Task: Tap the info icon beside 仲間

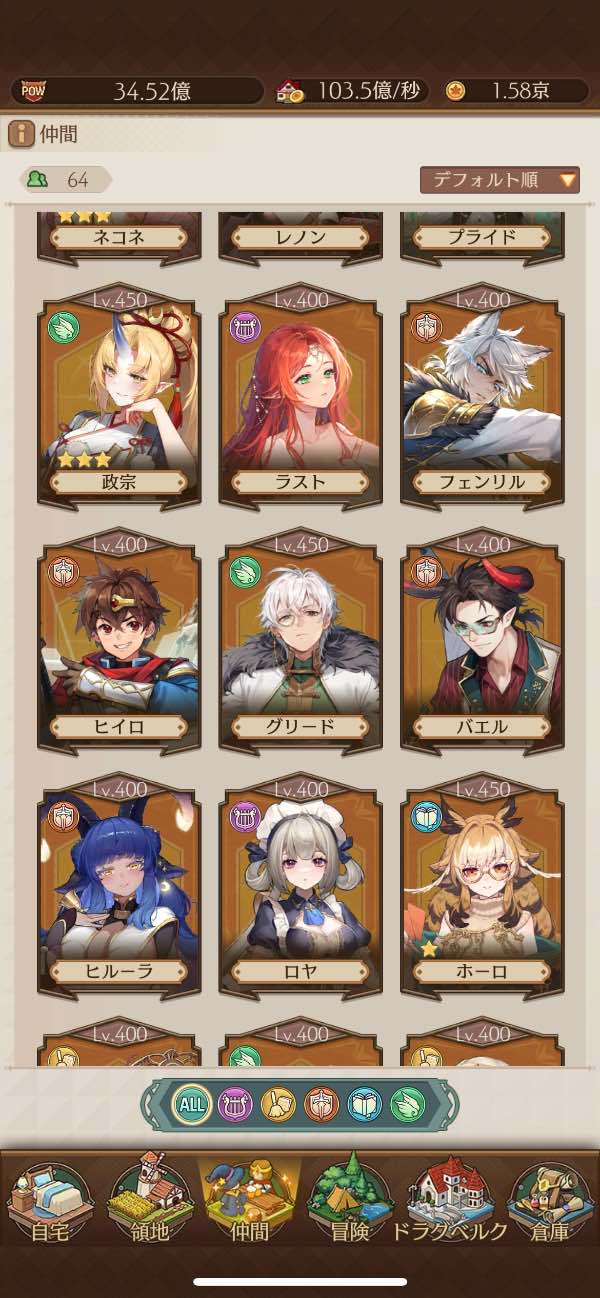Action: 21,134
